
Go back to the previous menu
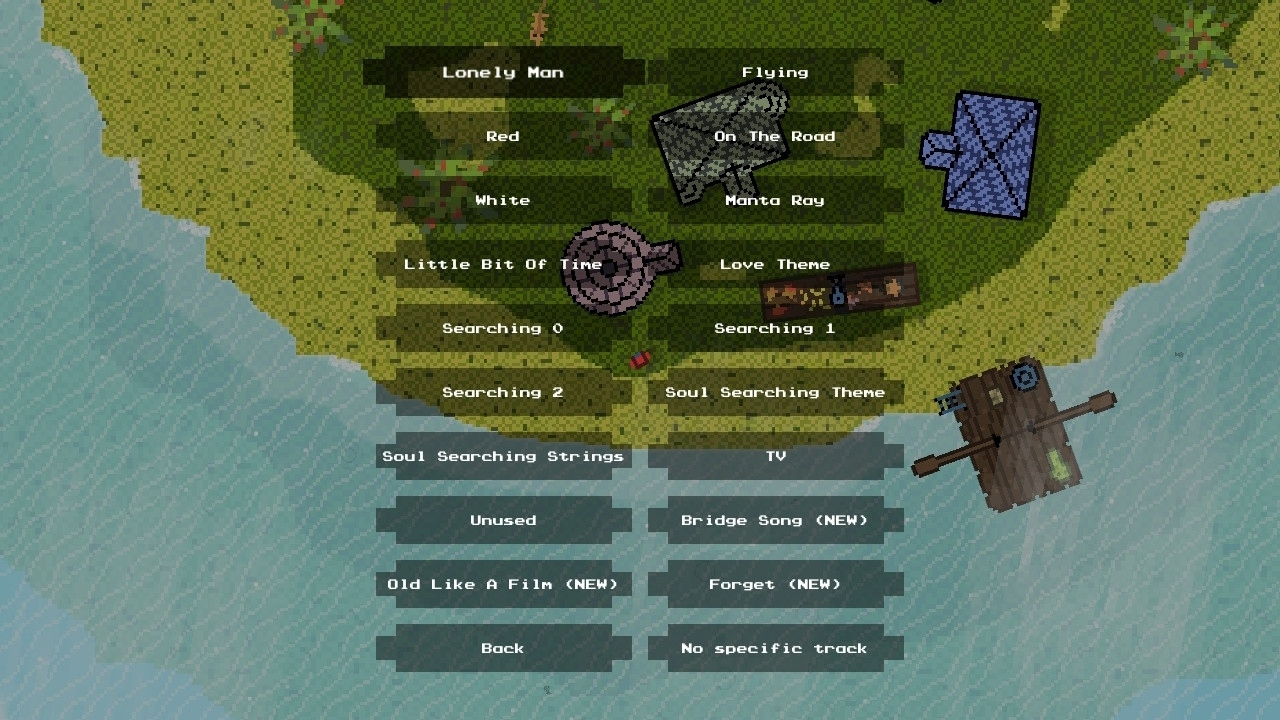click(503, 648)
